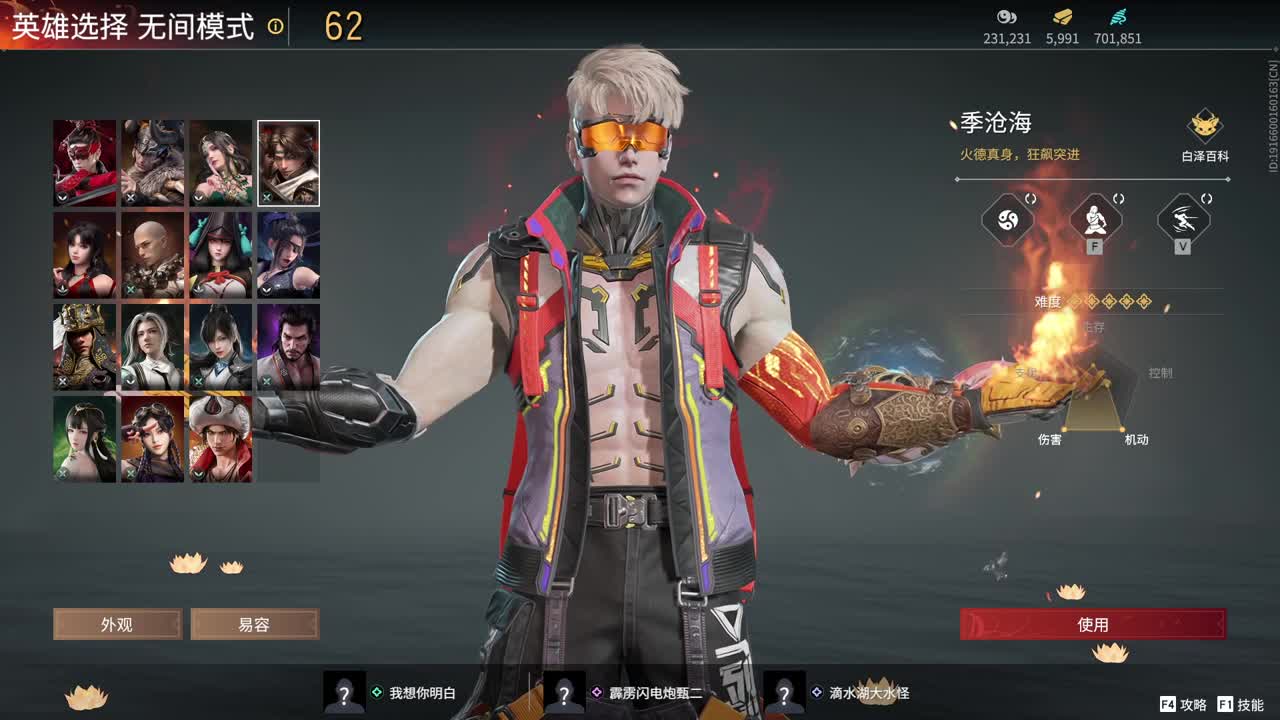
Task: Select the bald monk hero portrait
Action: 152,254
